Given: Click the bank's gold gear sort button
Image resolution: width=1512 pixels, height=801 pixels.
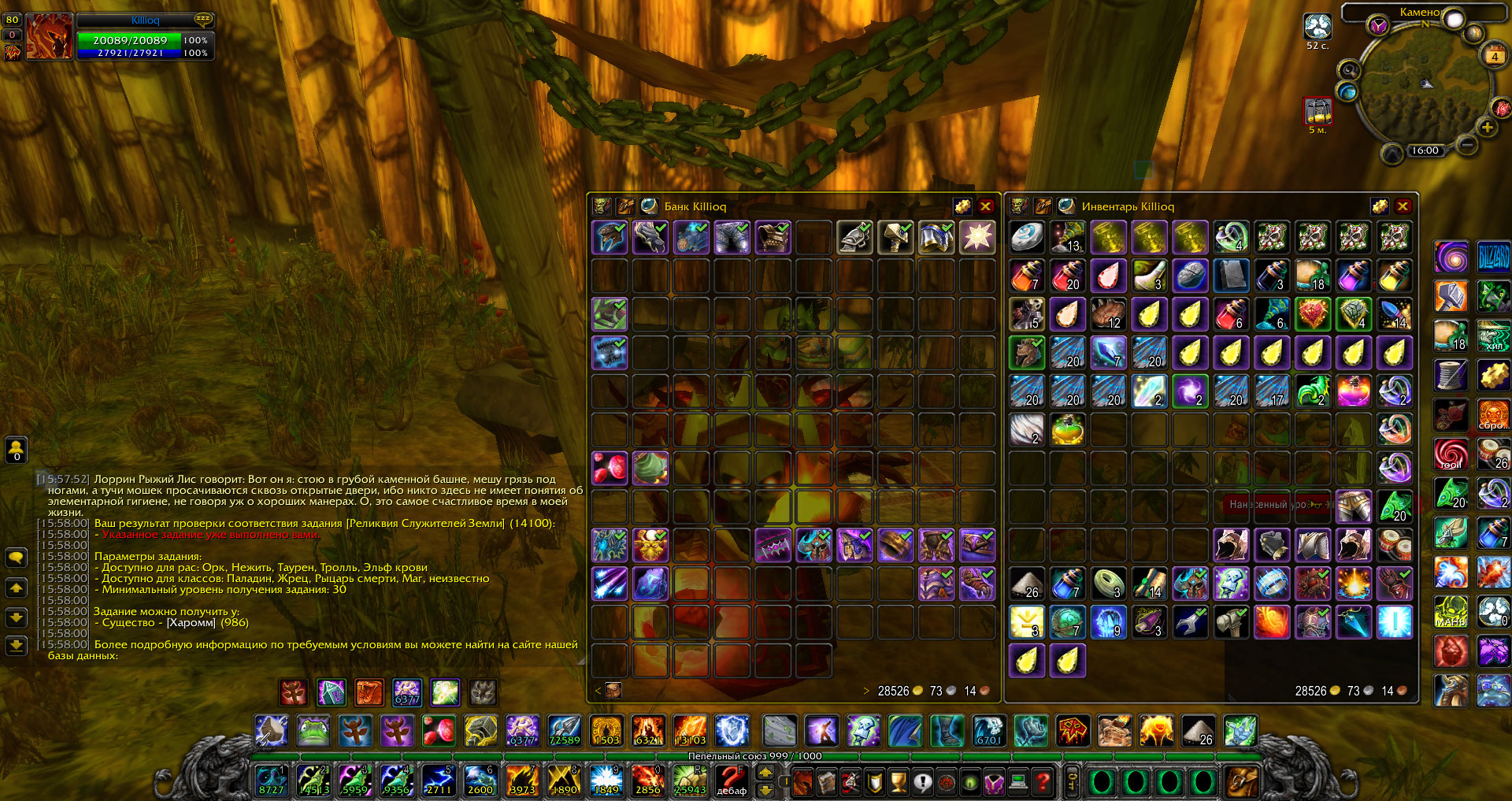Looking at the screenshot, I should point(962,206).
